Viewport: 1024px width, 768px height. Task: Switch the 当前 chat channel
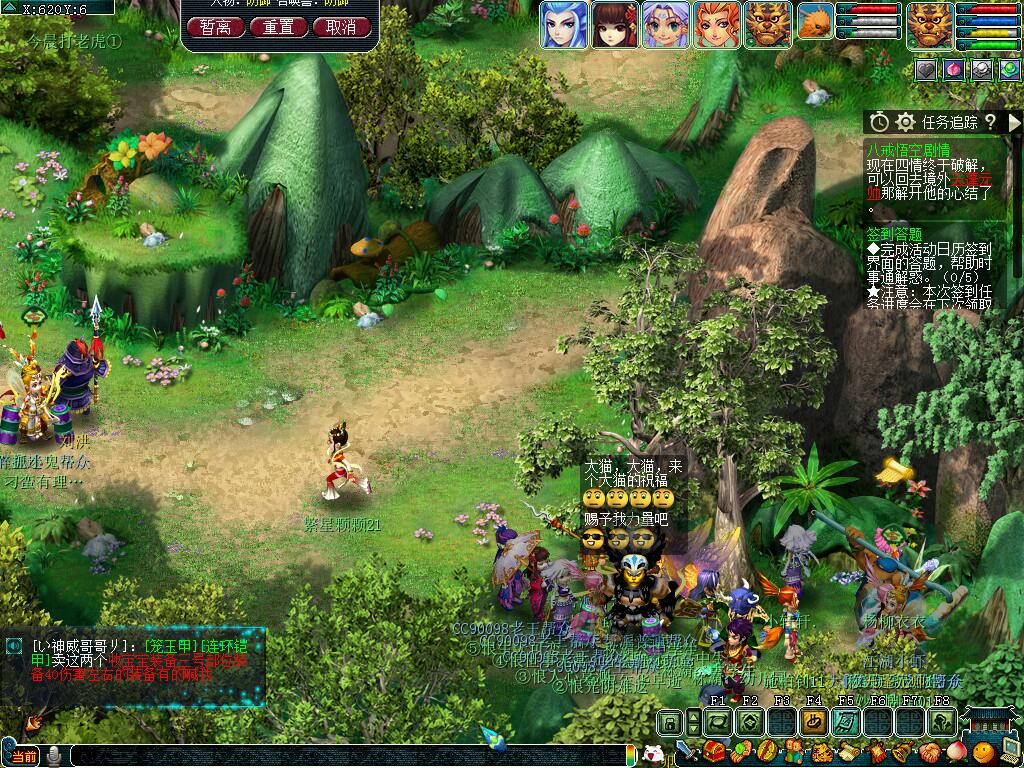[24, 756]
